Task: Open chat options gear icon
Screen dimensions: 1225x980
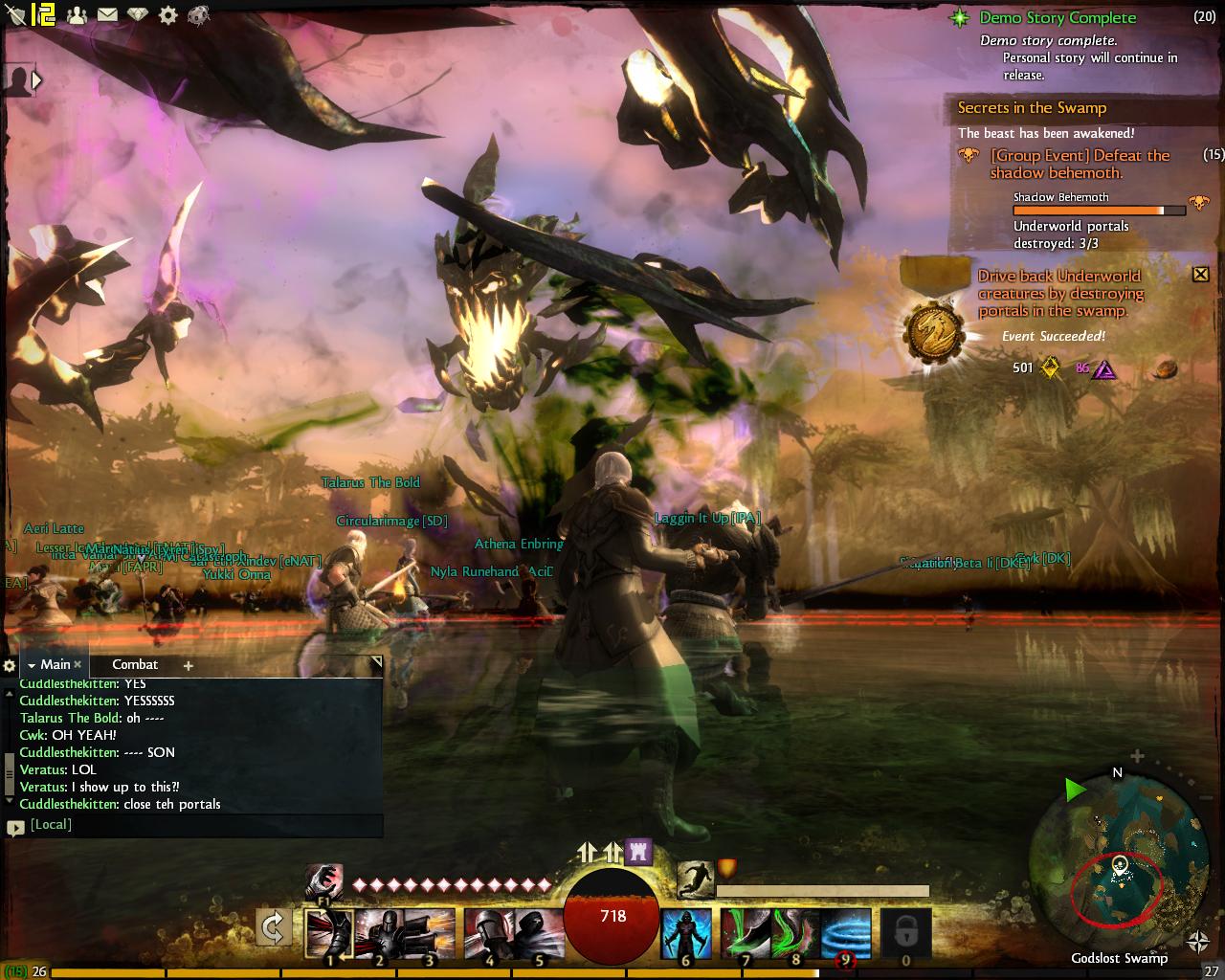Action: point(10,665)
